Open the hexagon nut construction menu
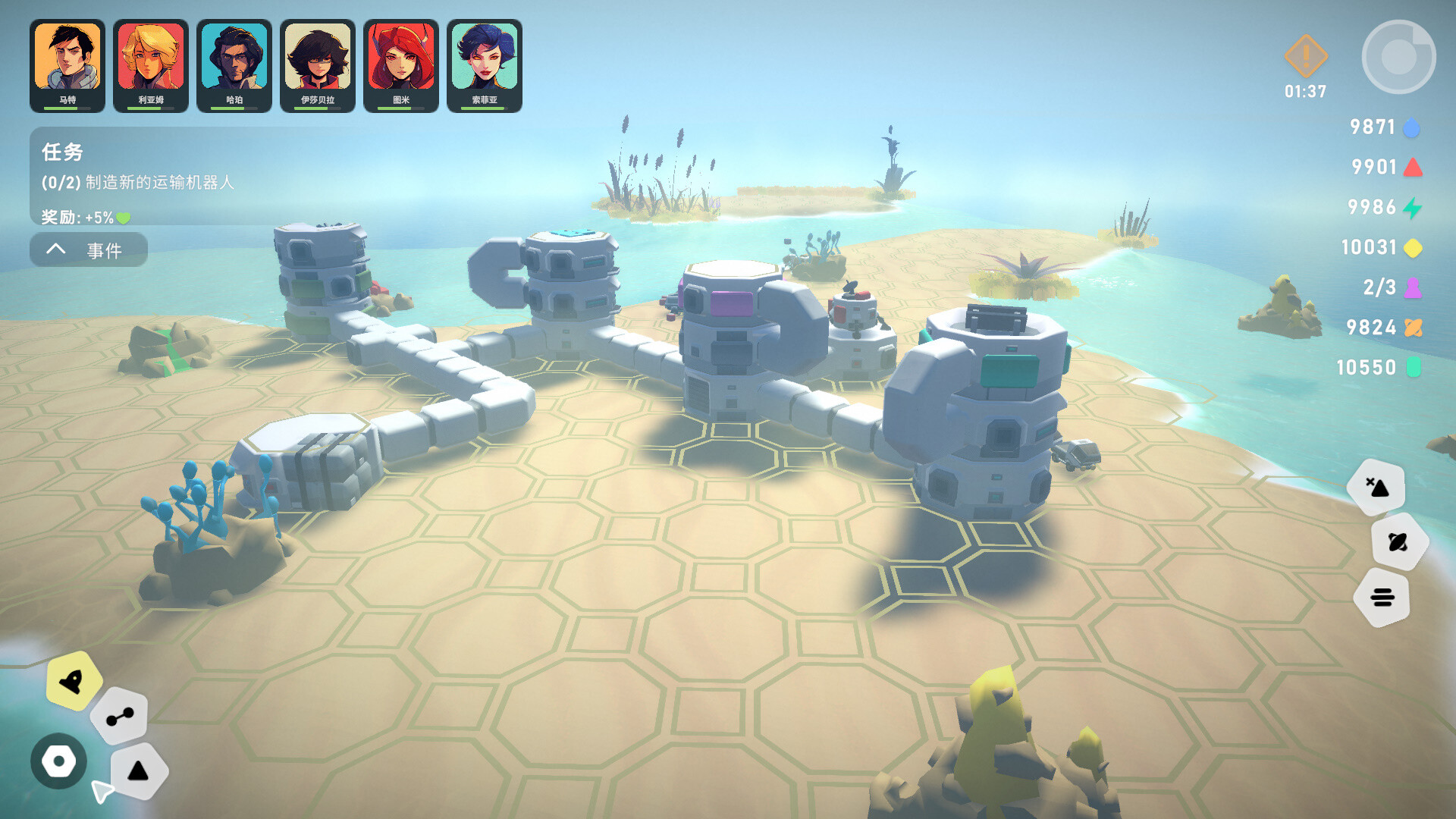The height and width of the screenshot is (819, 1456). coord(59,761)
